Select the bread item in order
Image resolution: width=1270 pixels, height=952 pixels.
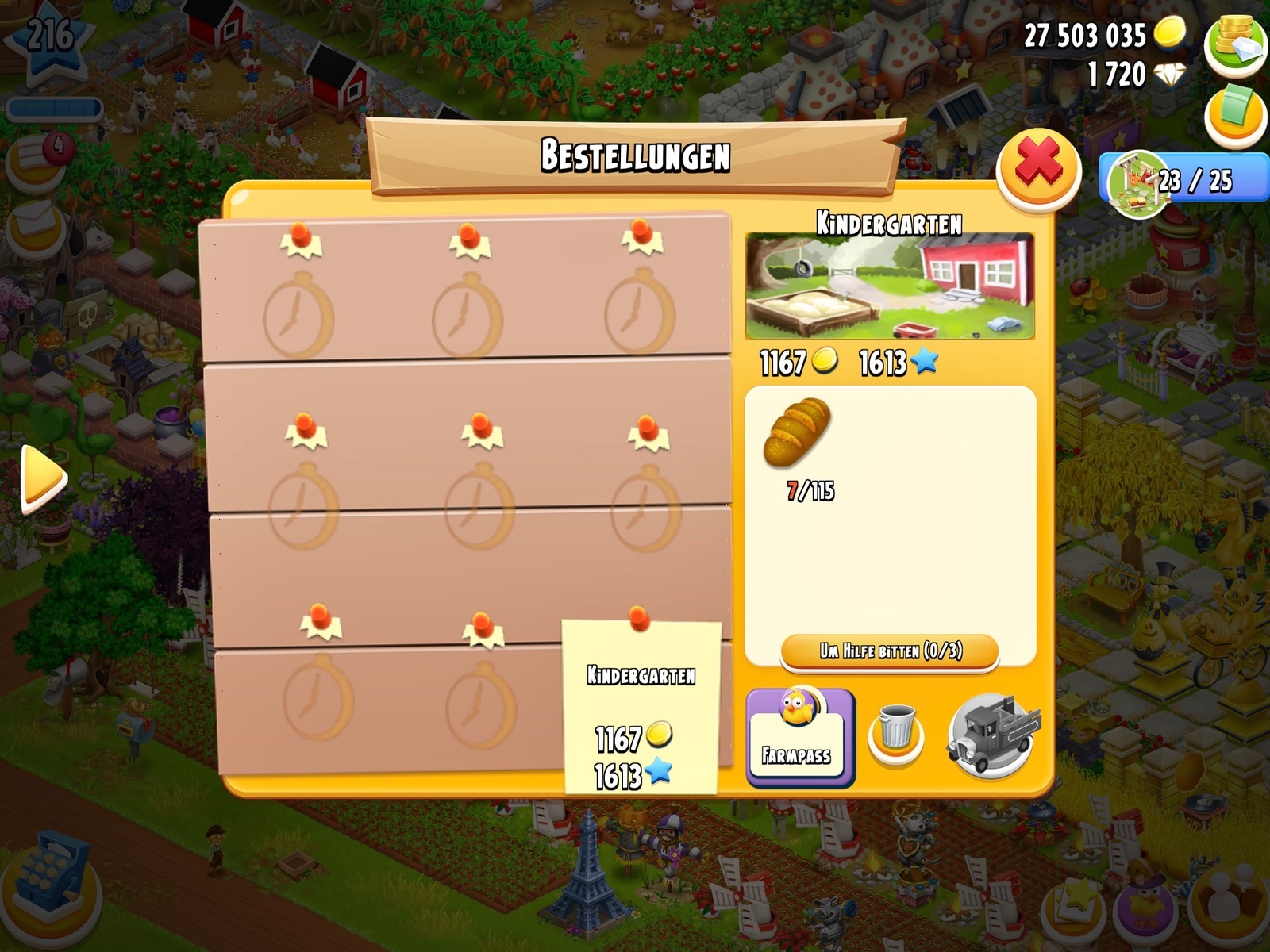(797, 432)
